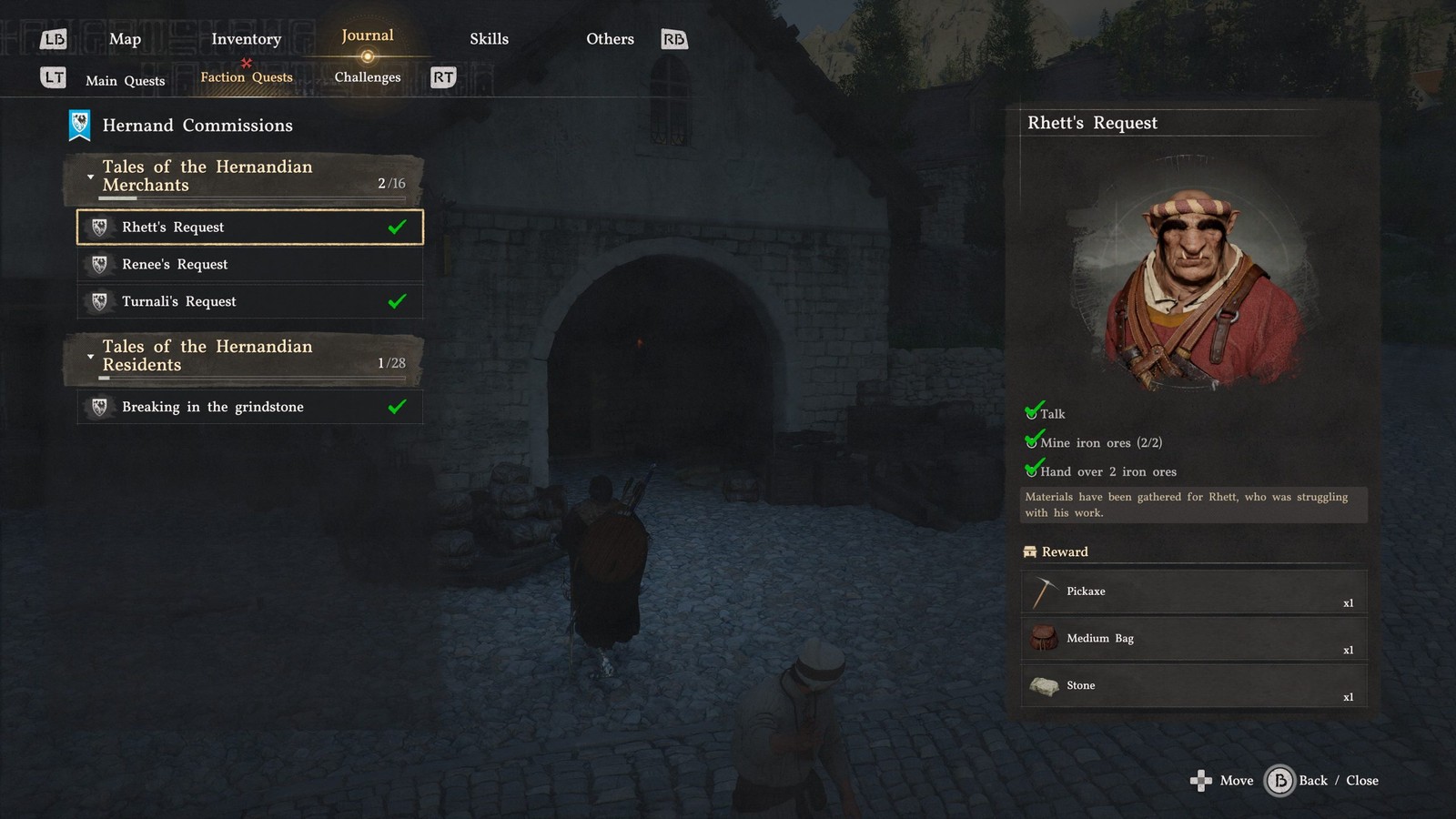This screenshot has width=1456, height=819.
Task: View the Challenges section
Action: tap(368, 77)
